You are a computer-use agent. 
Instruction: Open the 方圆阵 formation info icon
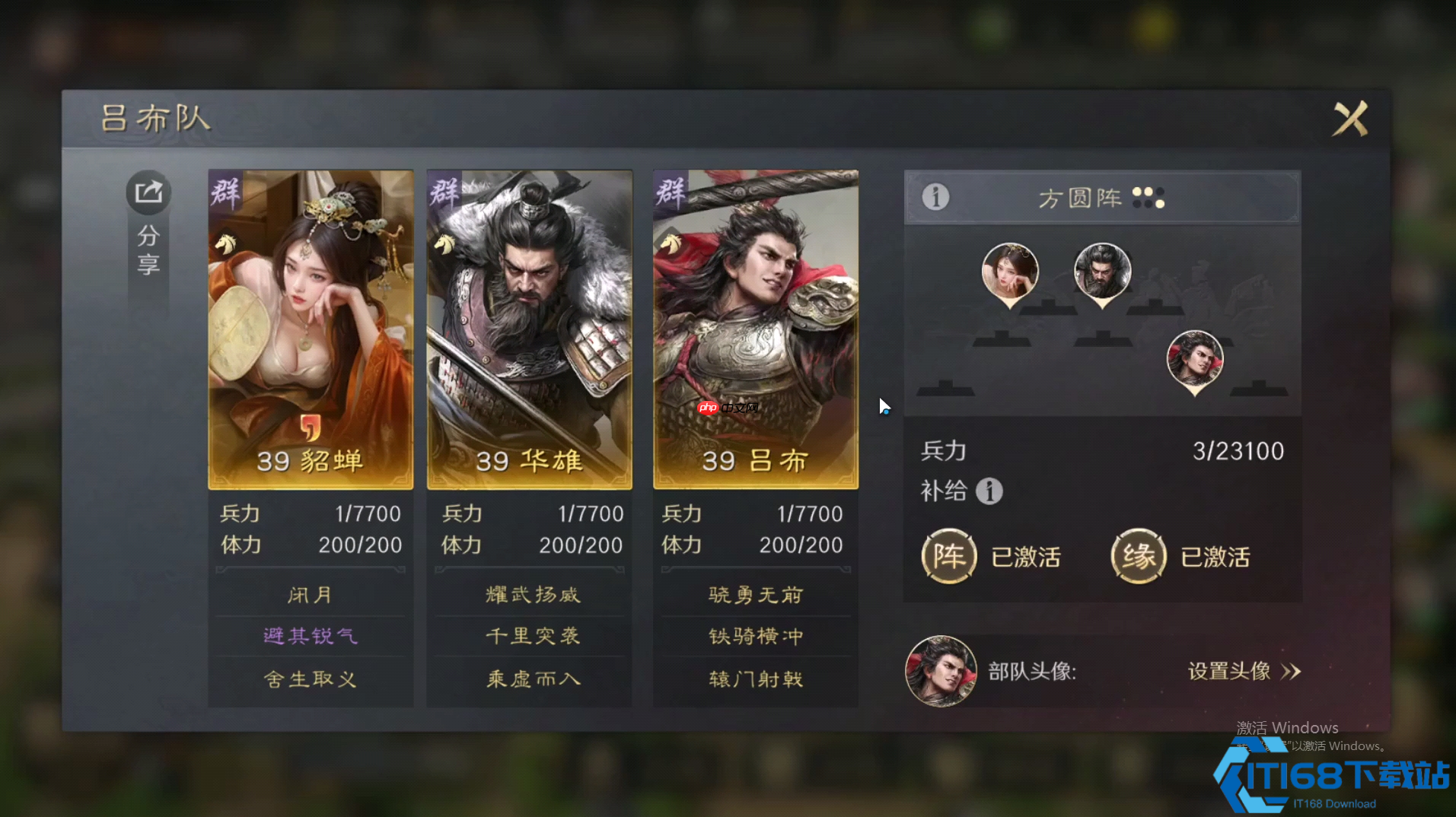click(x=935, y=197)
